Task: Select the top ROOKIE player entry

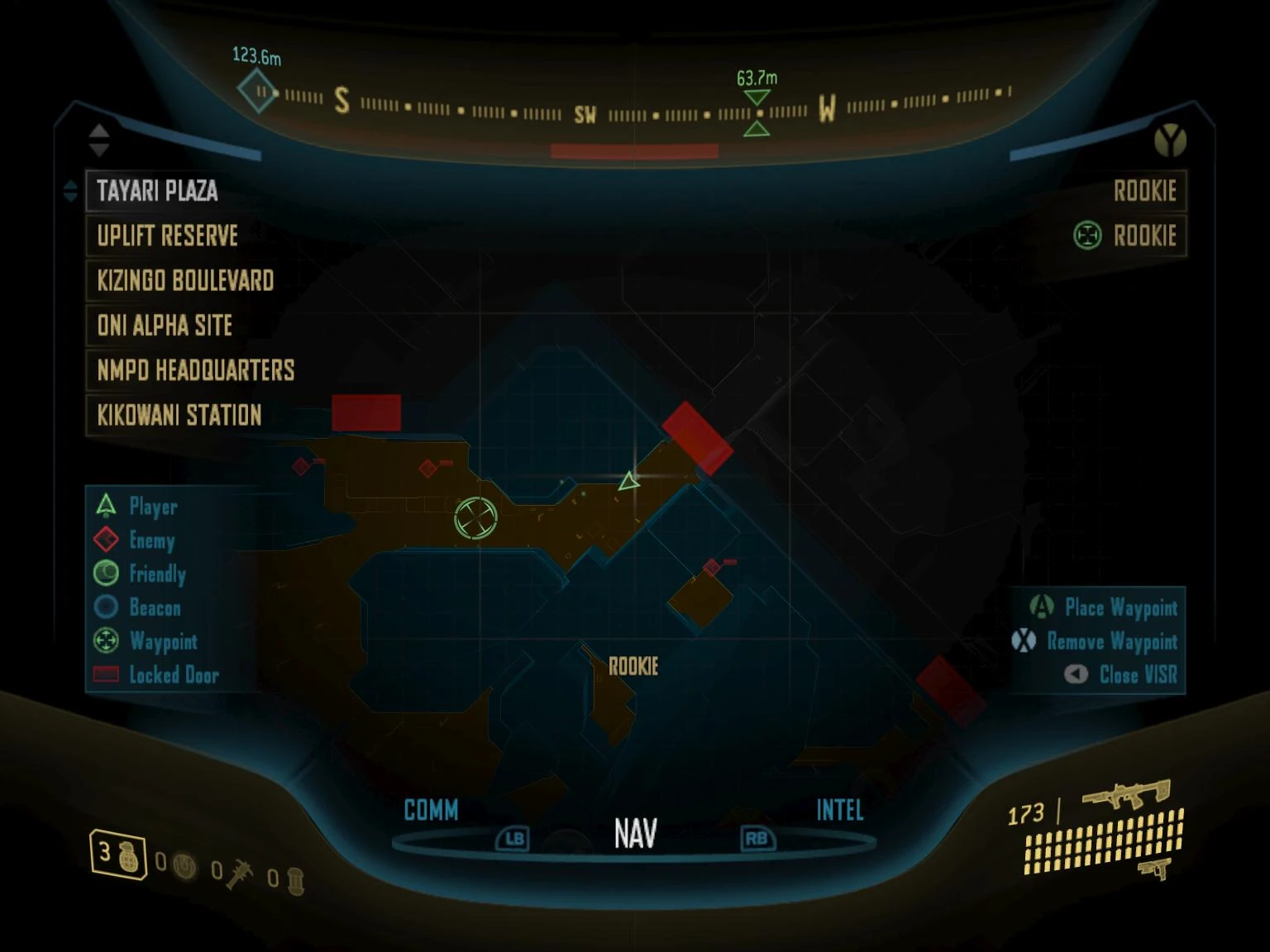Action: point(1144,191)
